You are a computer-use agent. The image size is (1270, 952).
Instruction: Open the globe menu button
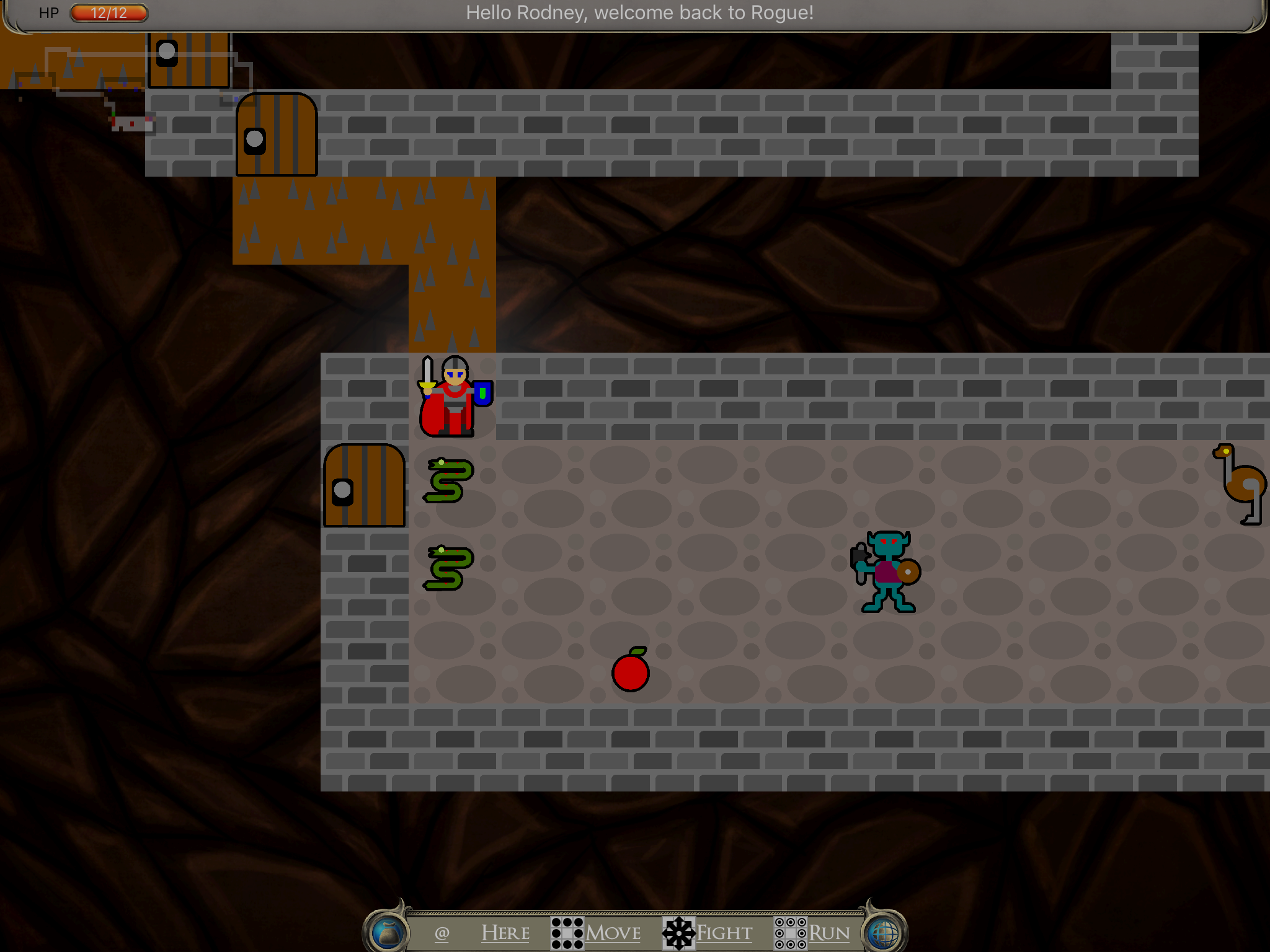(x=883, y=932)
